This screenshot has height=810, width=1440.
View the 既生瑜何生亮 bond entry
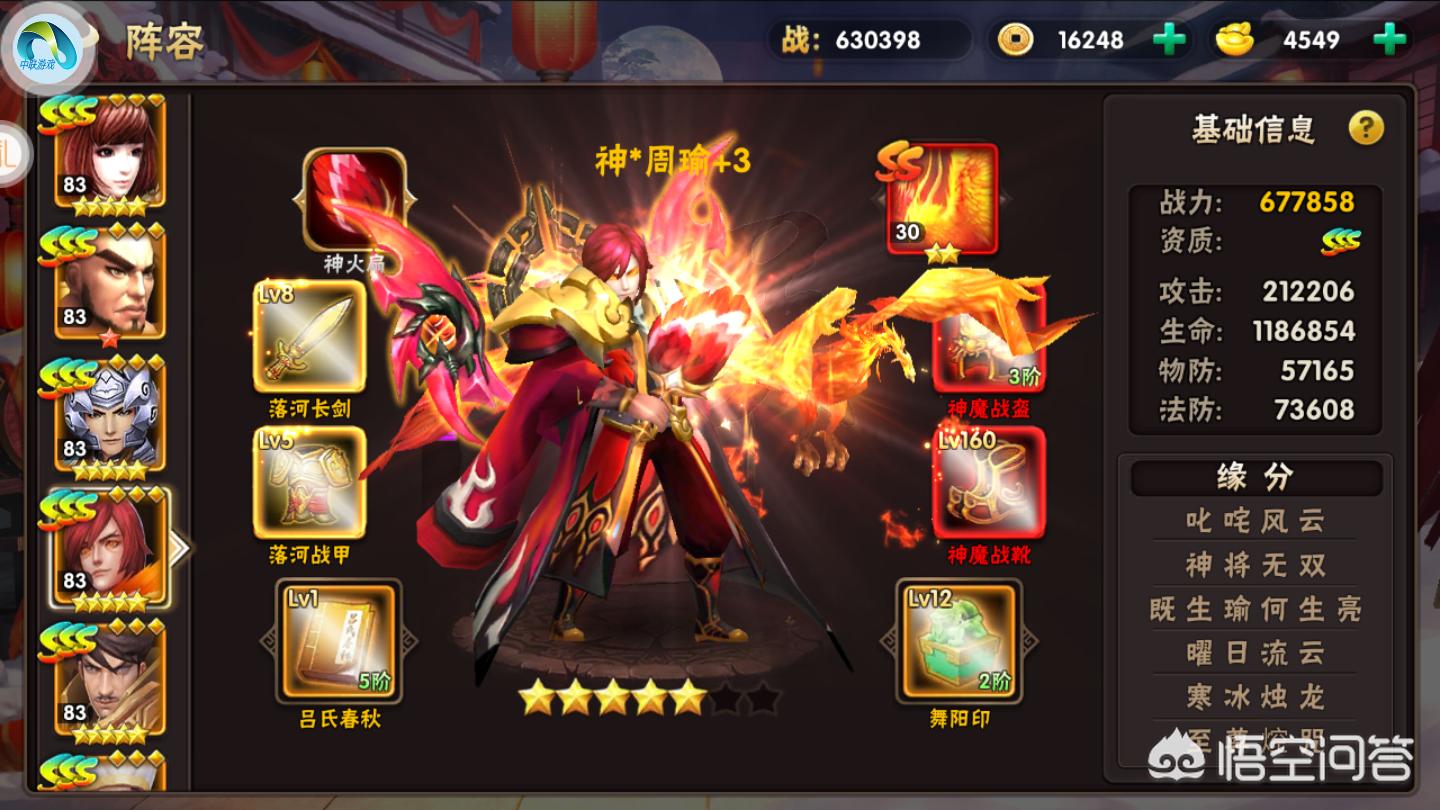(x=1255, y=609)
